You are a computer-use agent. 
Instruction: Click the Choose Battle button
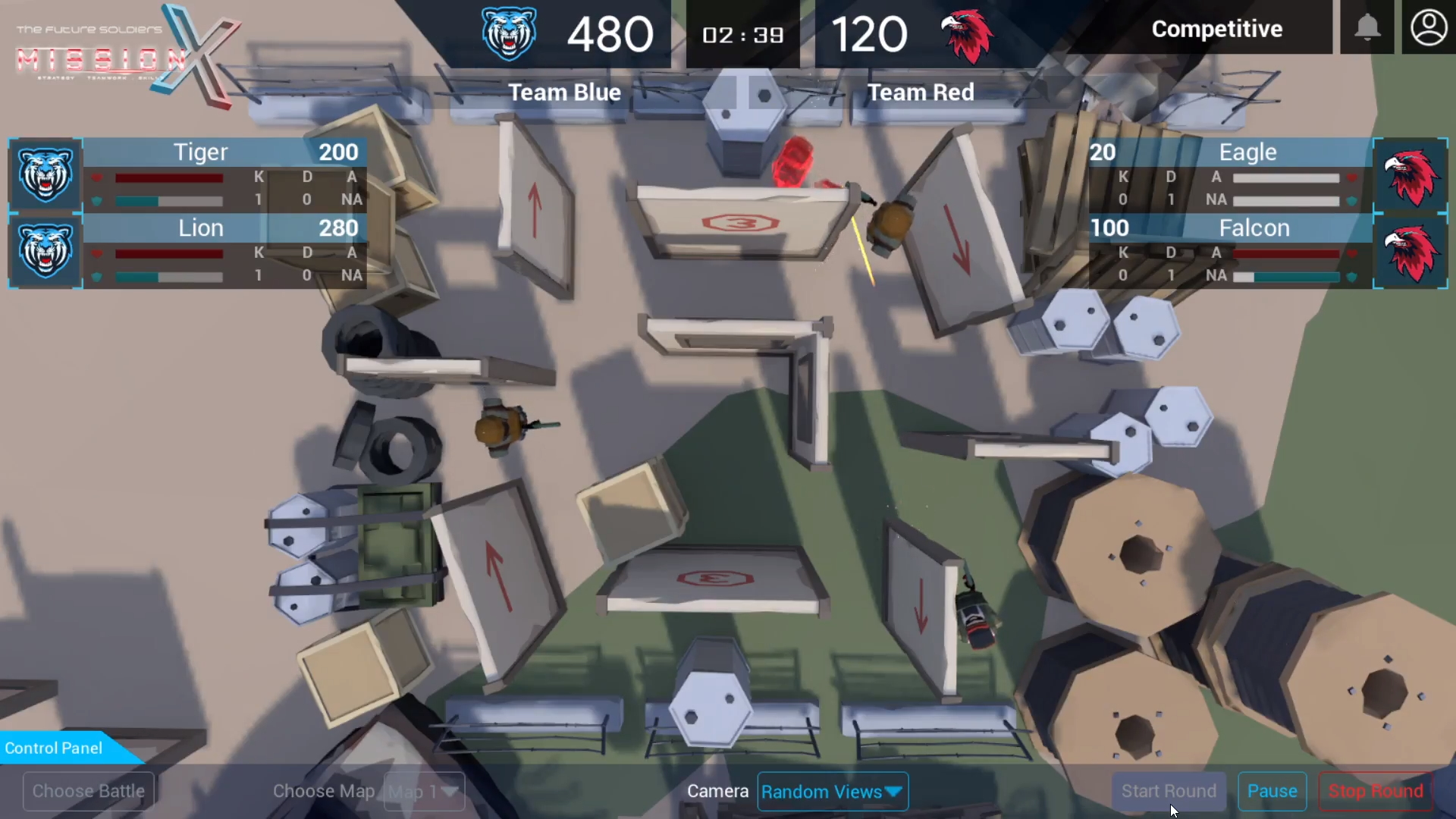(89, 791)
